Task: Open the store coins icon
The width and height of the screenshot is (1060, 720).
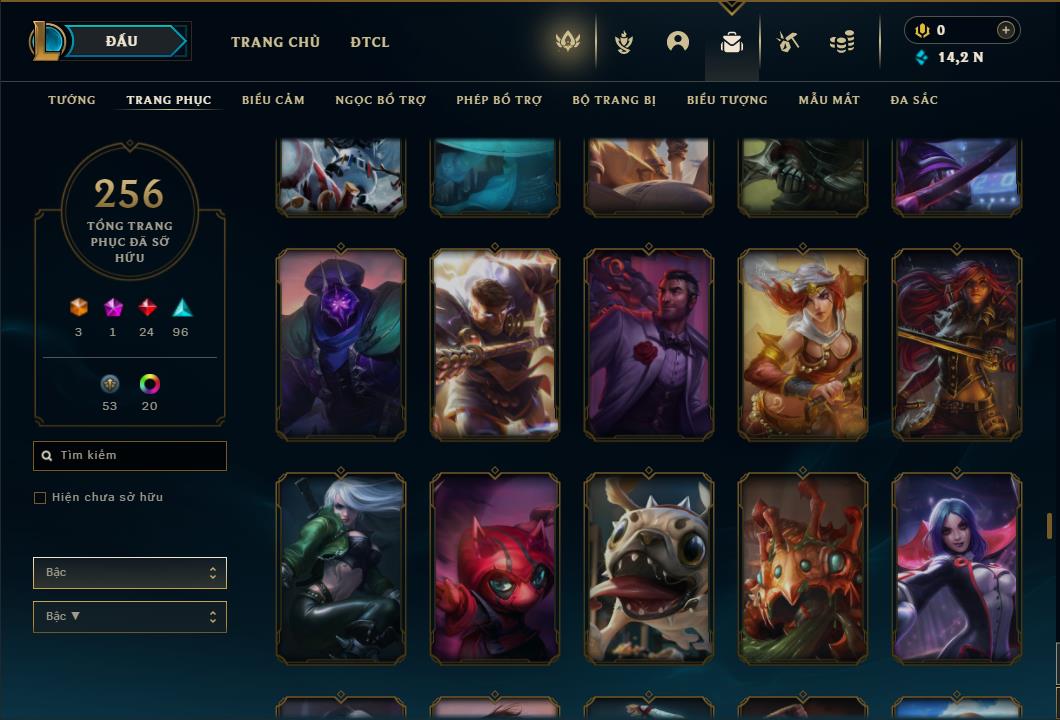Action: coord(842,42)
